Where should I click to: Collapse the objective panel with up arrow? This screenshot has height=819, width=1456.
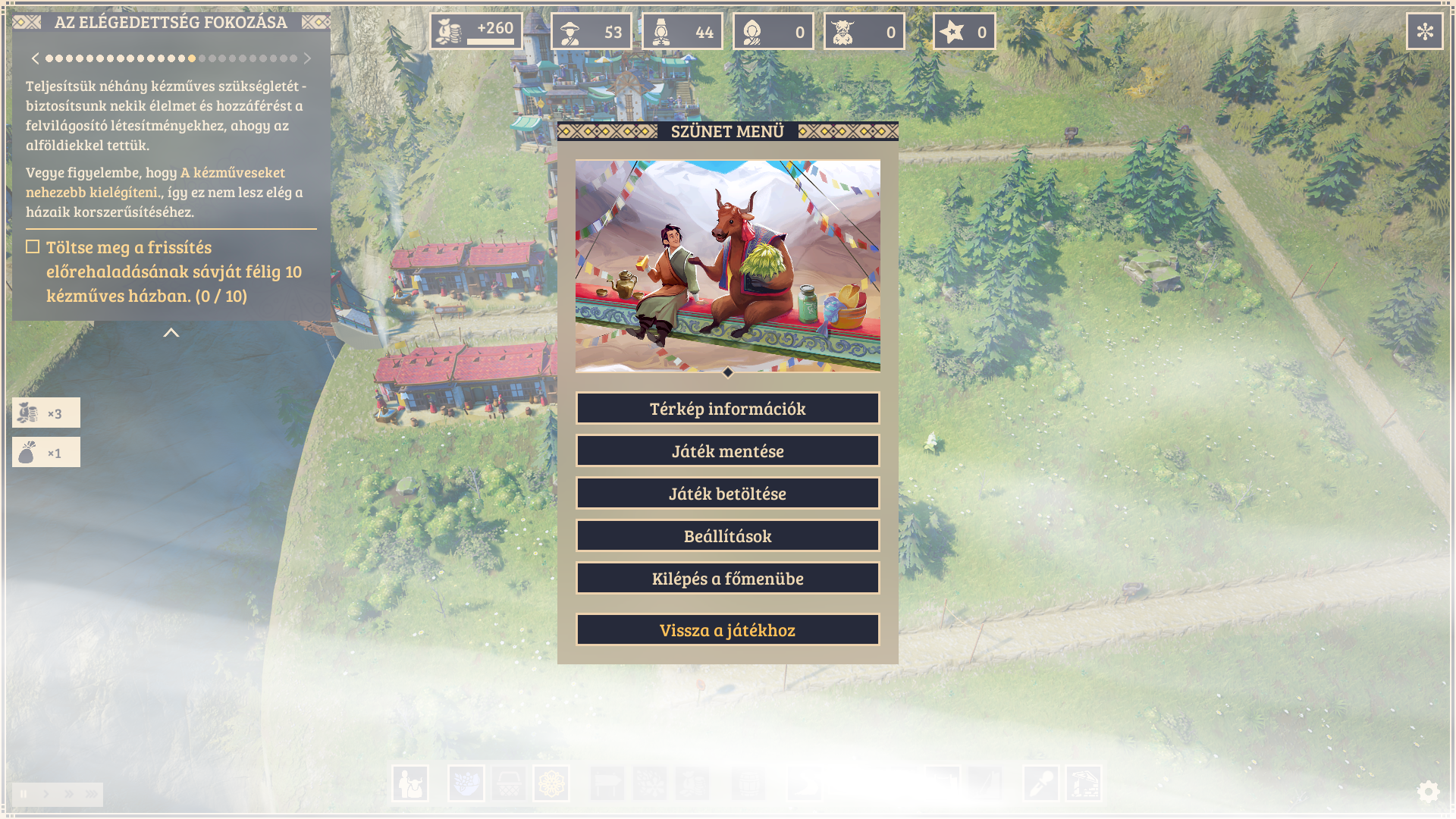click(x=171, y=333)
